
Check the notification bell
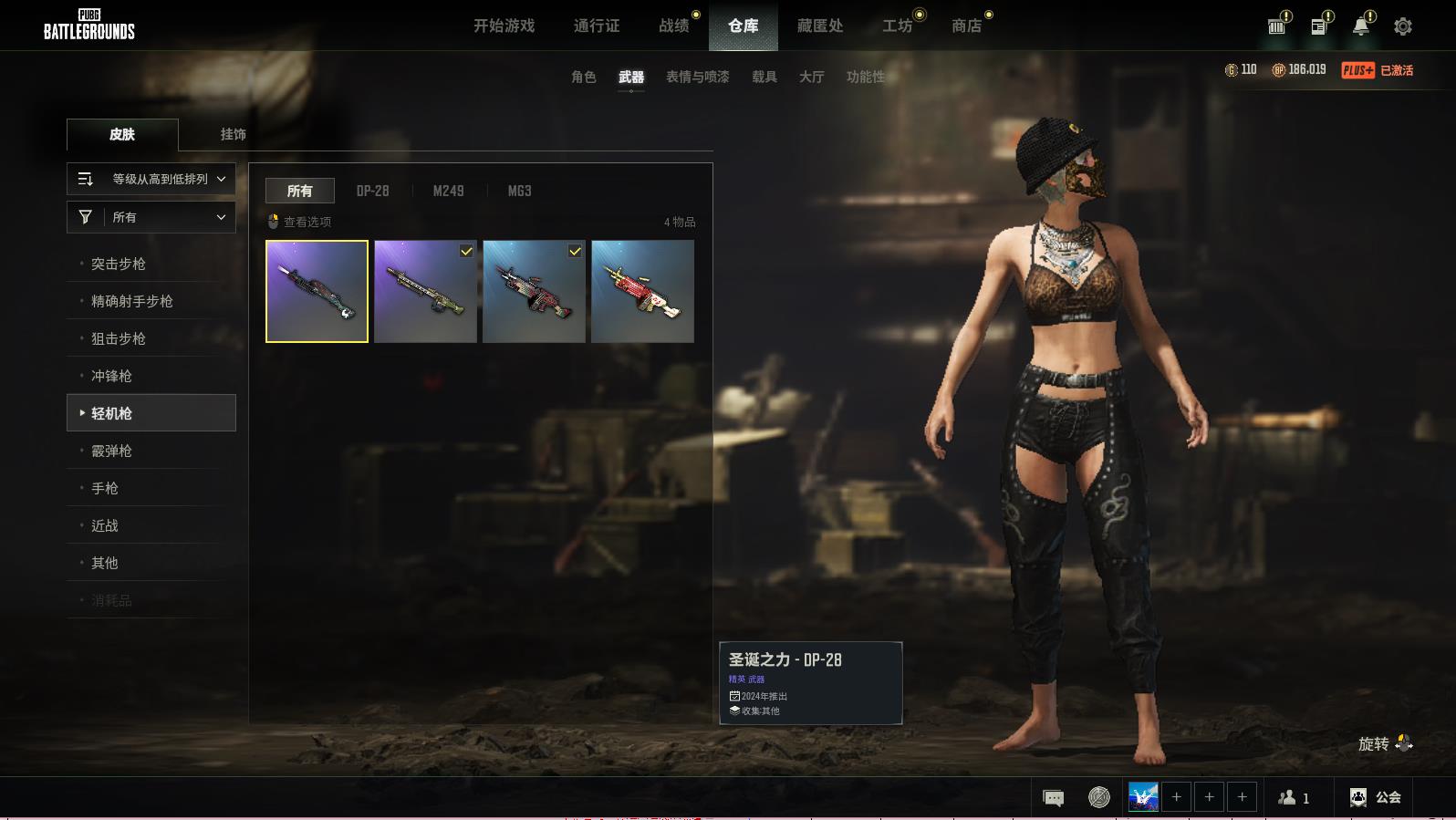coord(1360,26)
